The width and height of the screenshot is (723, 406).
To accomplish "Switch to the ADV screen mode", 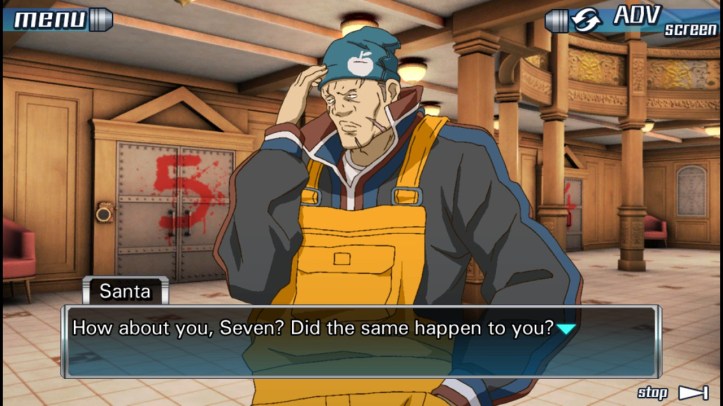I will pyautogui.click(x=633, y=20).
